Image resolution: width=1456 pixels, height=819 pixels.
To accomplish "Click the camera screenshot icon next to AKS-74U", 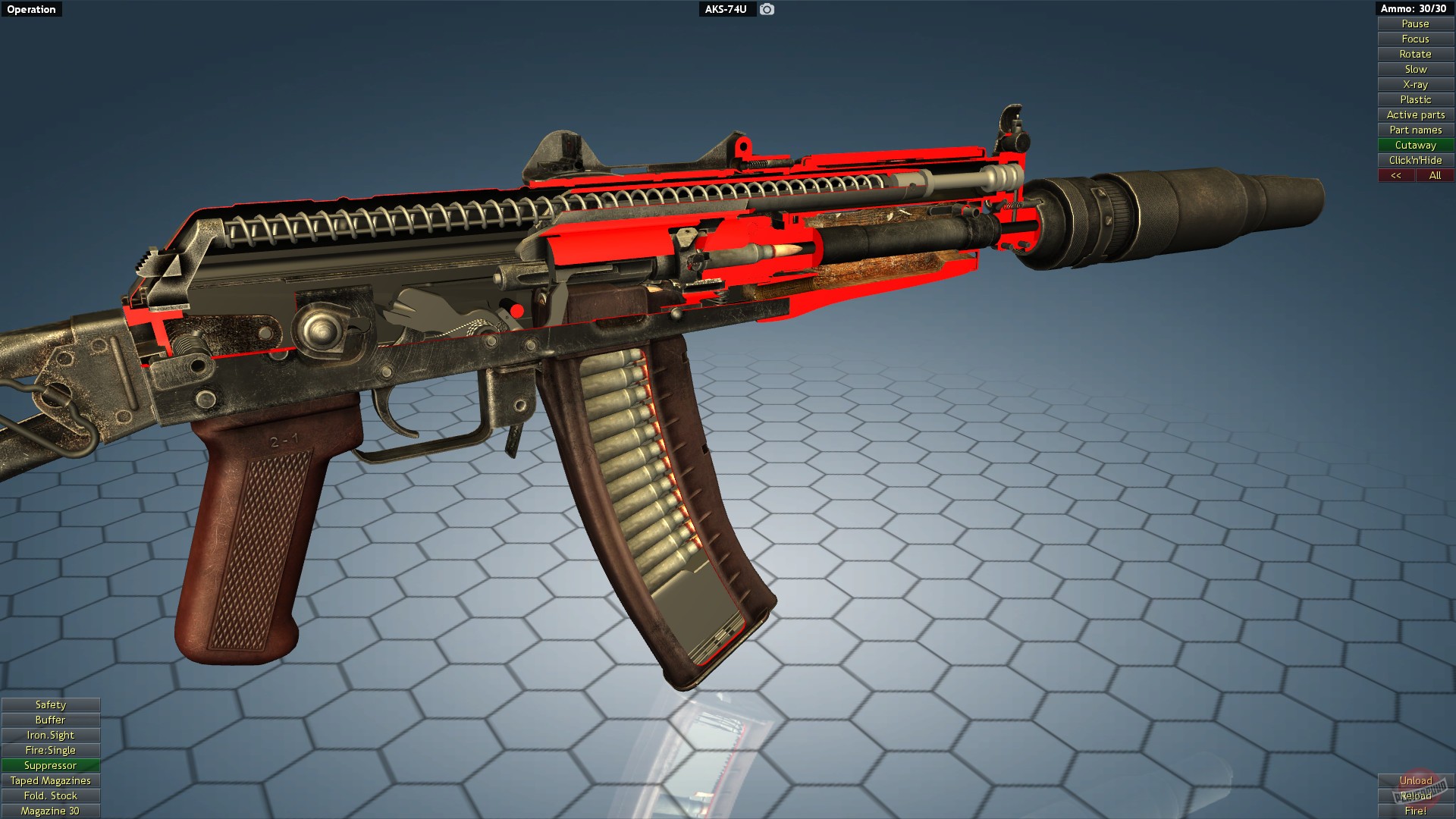I will 765,10.
